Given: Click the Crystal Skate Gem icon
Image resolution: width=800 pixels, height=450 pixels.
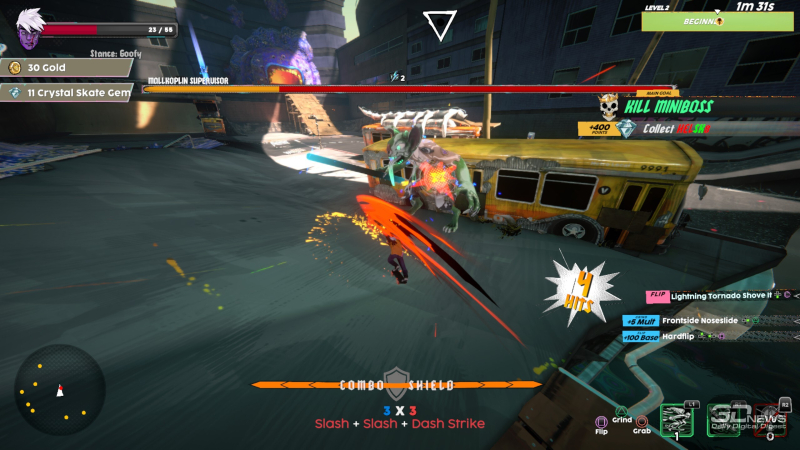Looking at the screenshot, I should tap(15, 92).
